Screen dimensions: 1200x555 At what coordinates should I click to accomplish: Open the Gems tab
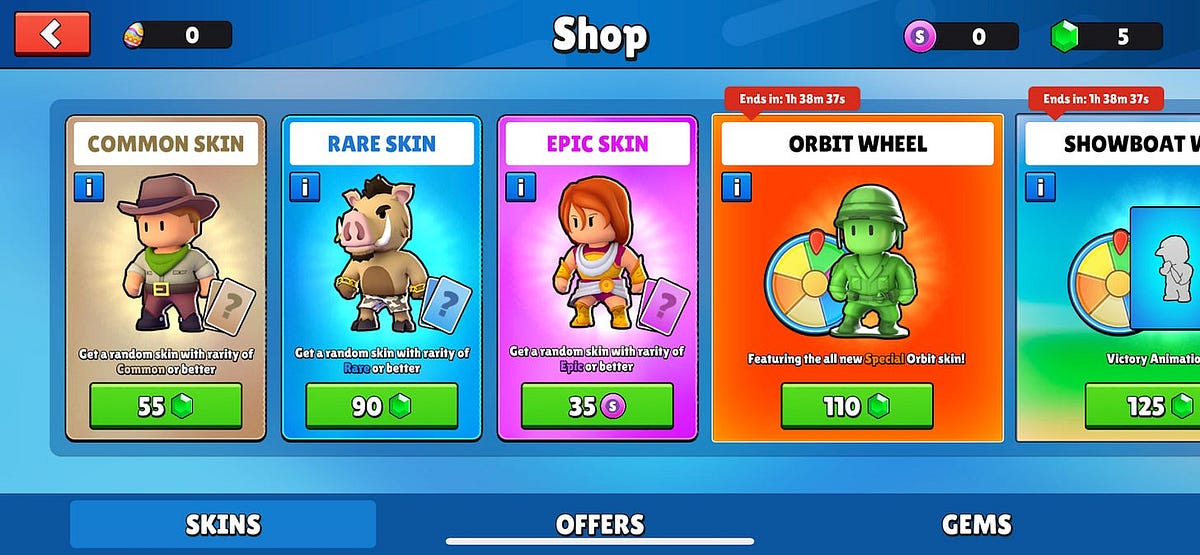click(x=976, y=524)
